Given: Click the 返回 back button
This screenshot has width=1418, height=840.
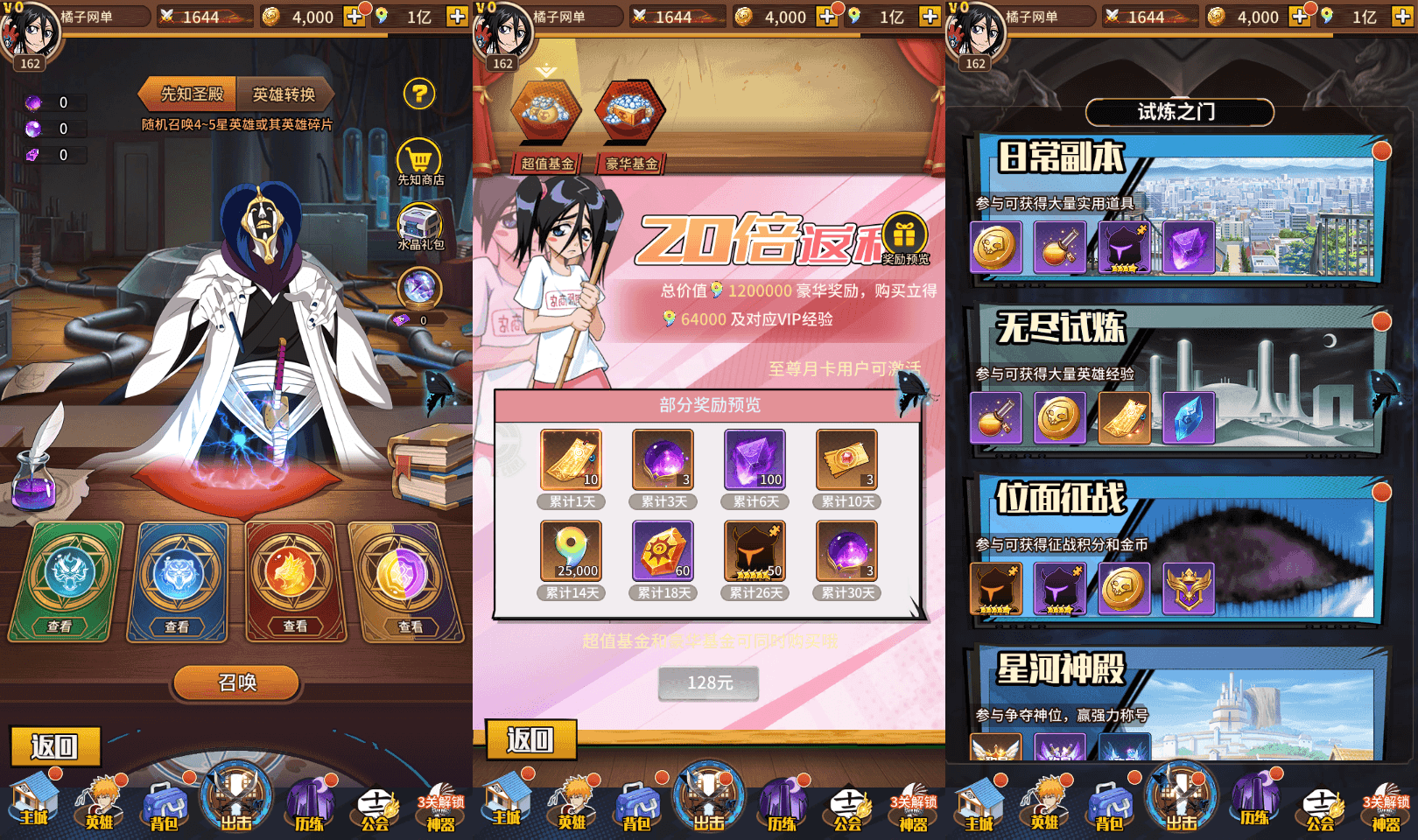Looking at the screenshot, I should pos(55,745).
